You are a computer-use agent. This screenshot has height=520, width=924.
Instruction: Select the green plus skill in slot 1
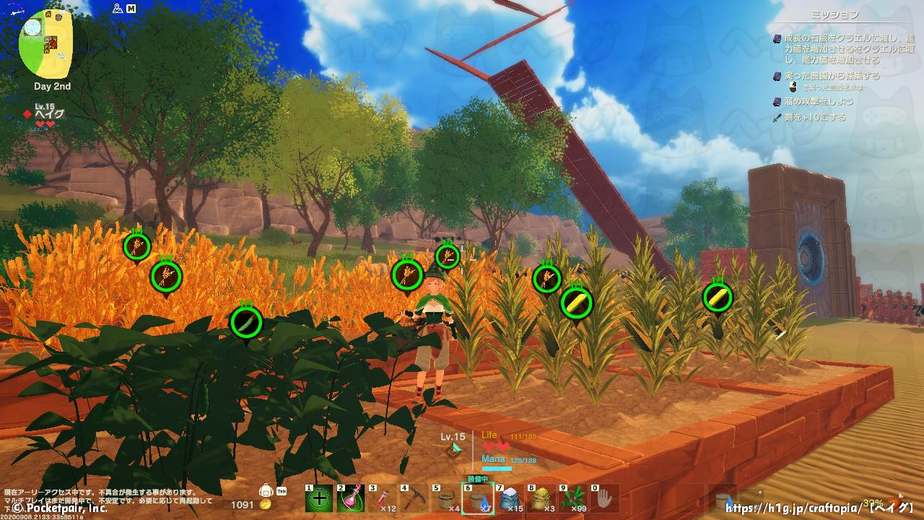(x=320, y=498)
